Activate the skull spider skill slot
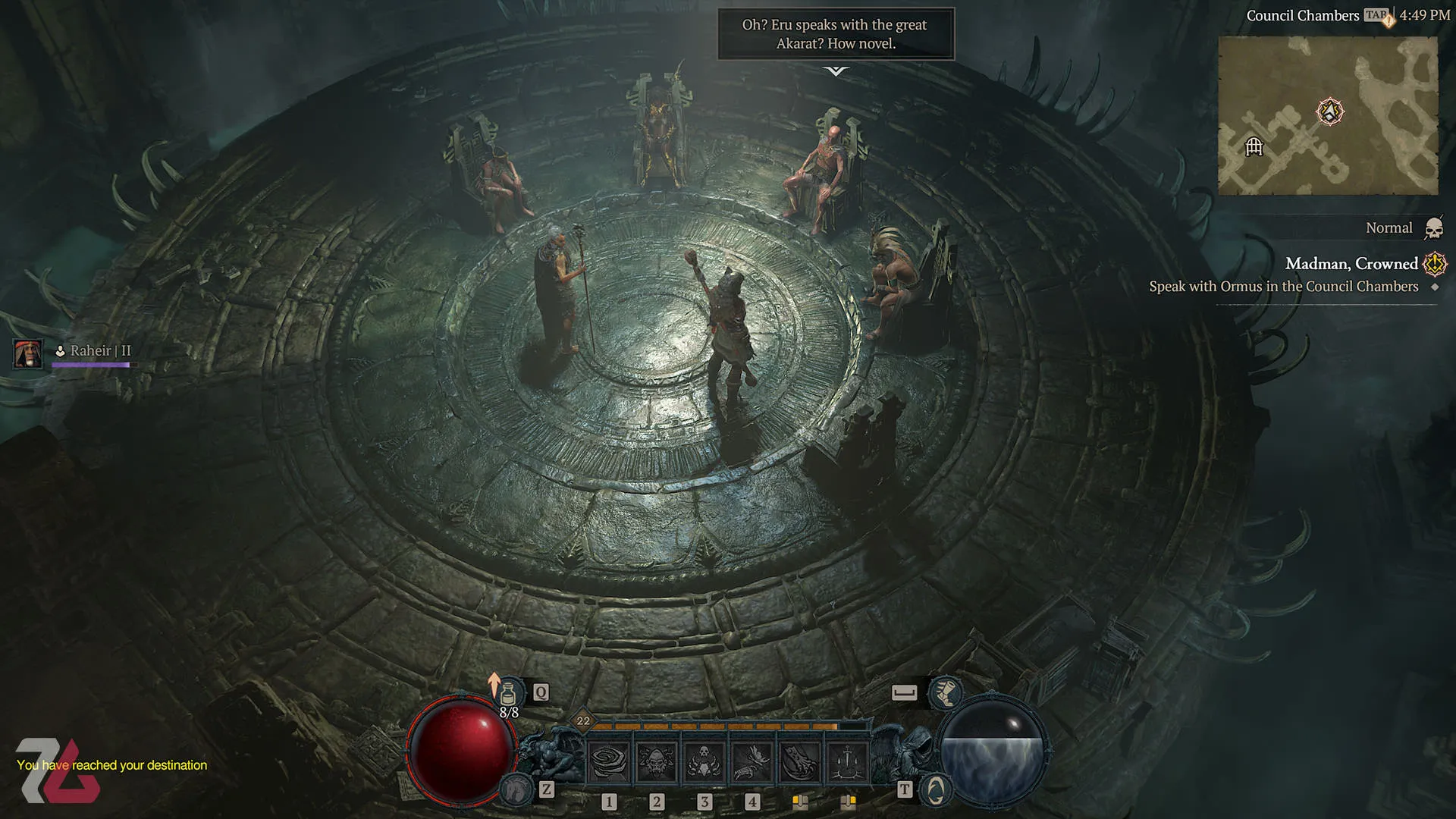Screen dimensions: 1456x819 point(704,761)
